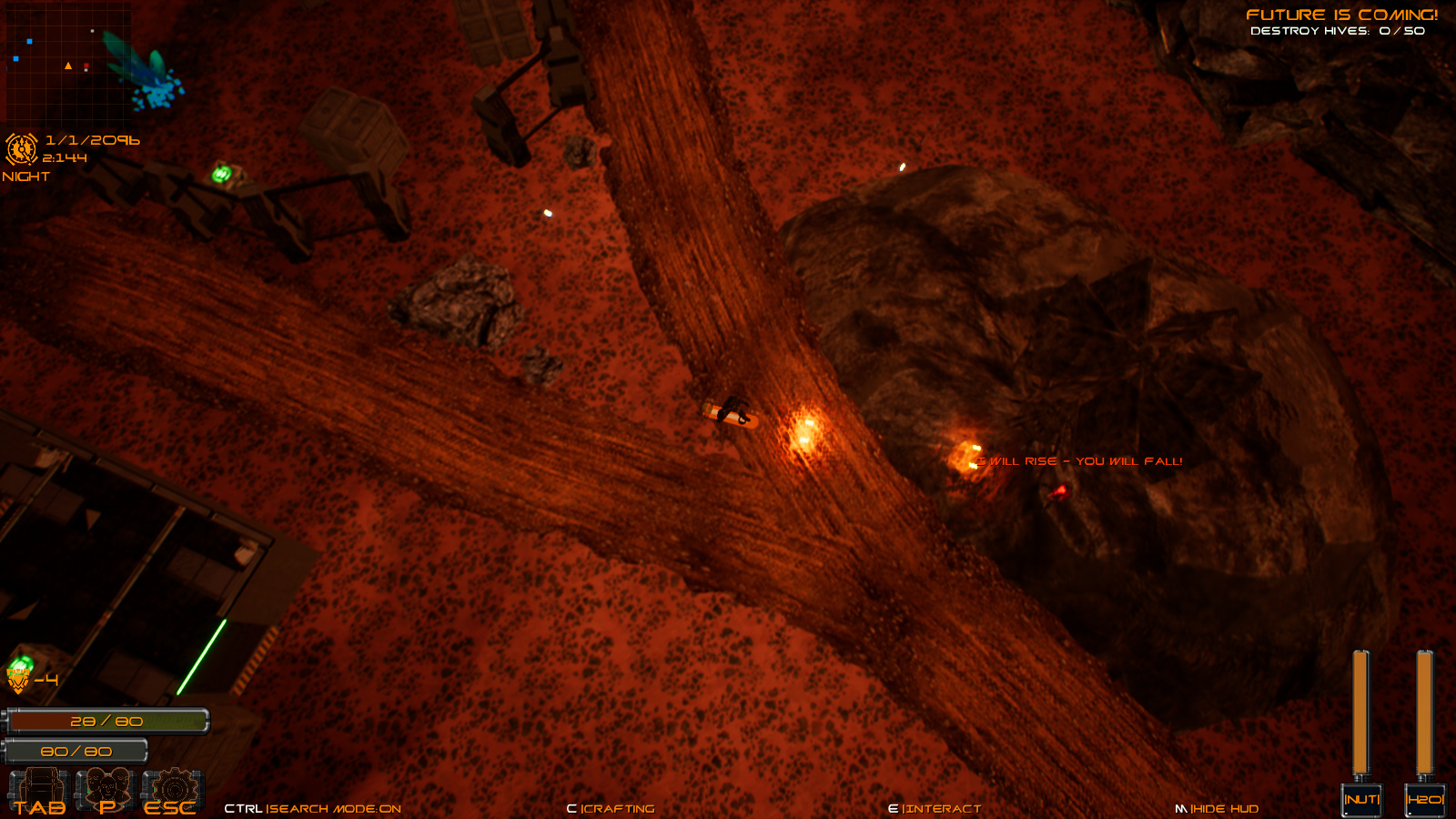Click the green battery item on the shelf
The image size is (1456, 819).
[x=223, y=173]
